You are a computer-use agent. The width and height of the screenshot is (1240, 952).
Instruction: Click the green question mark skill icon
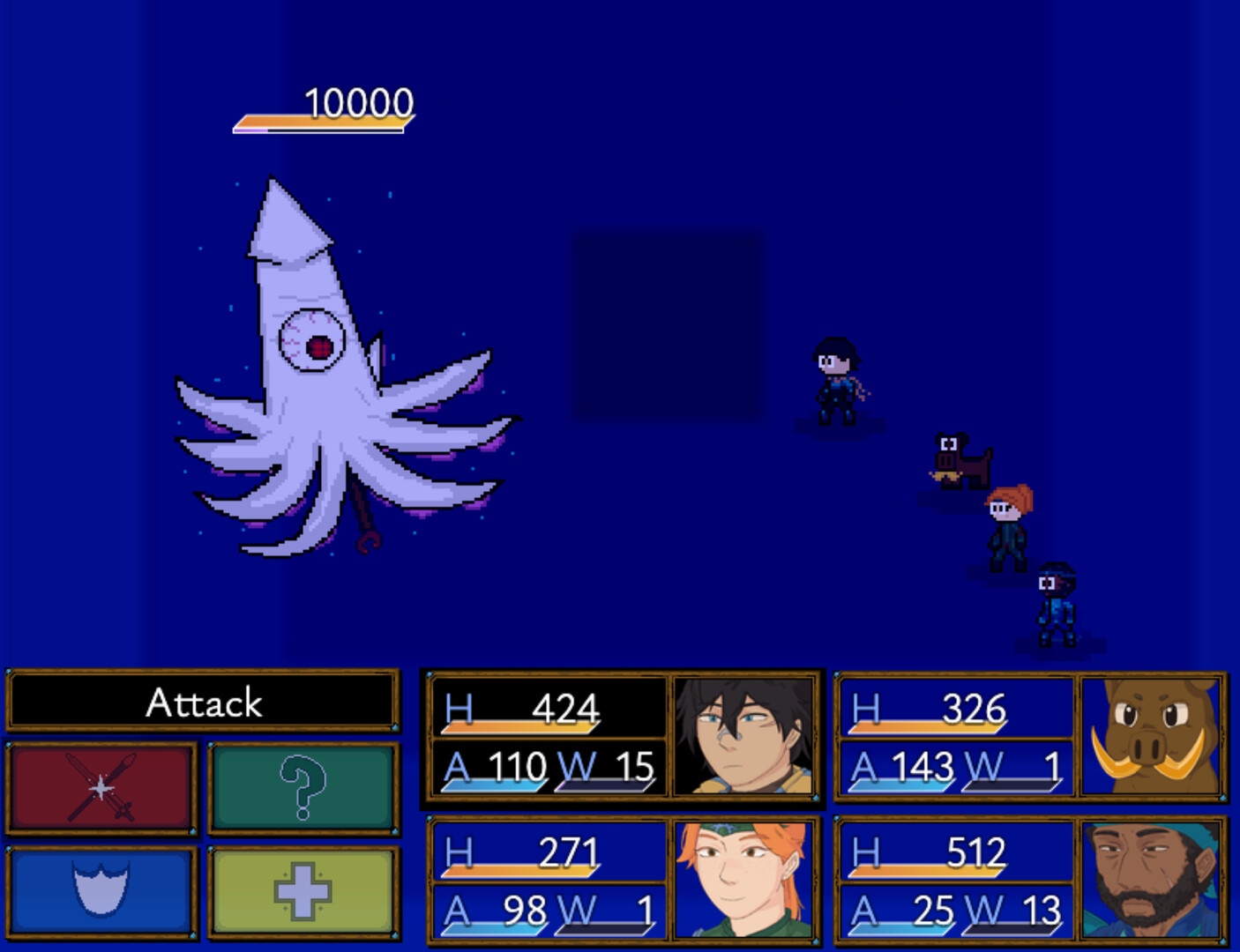[x=304, y=785]
